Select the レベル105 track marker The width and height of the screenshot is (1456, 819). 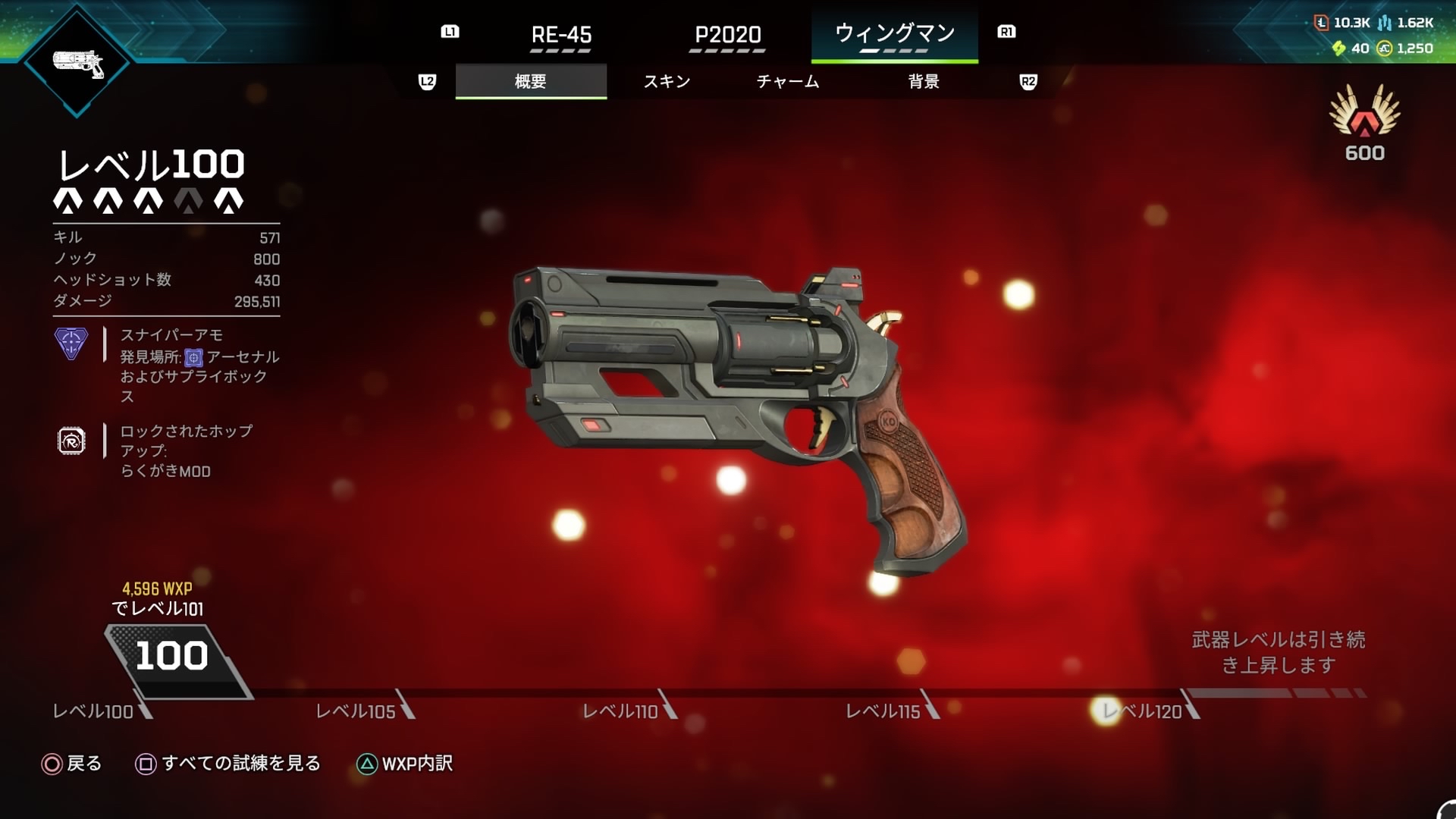[x=356, y=711]
